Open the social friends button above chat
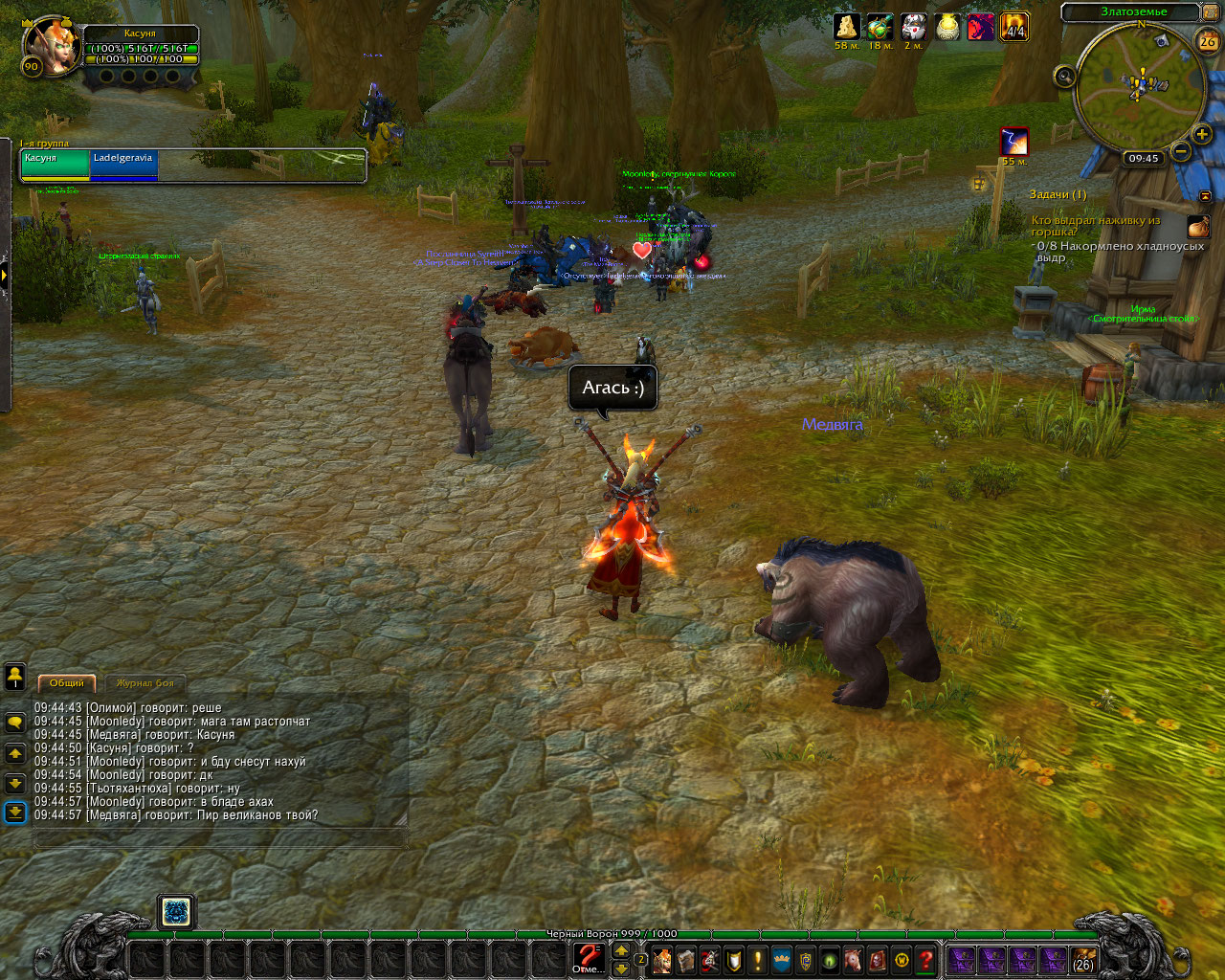The width and height of the screenshot is (1225, 980). (x=15, y=677)
